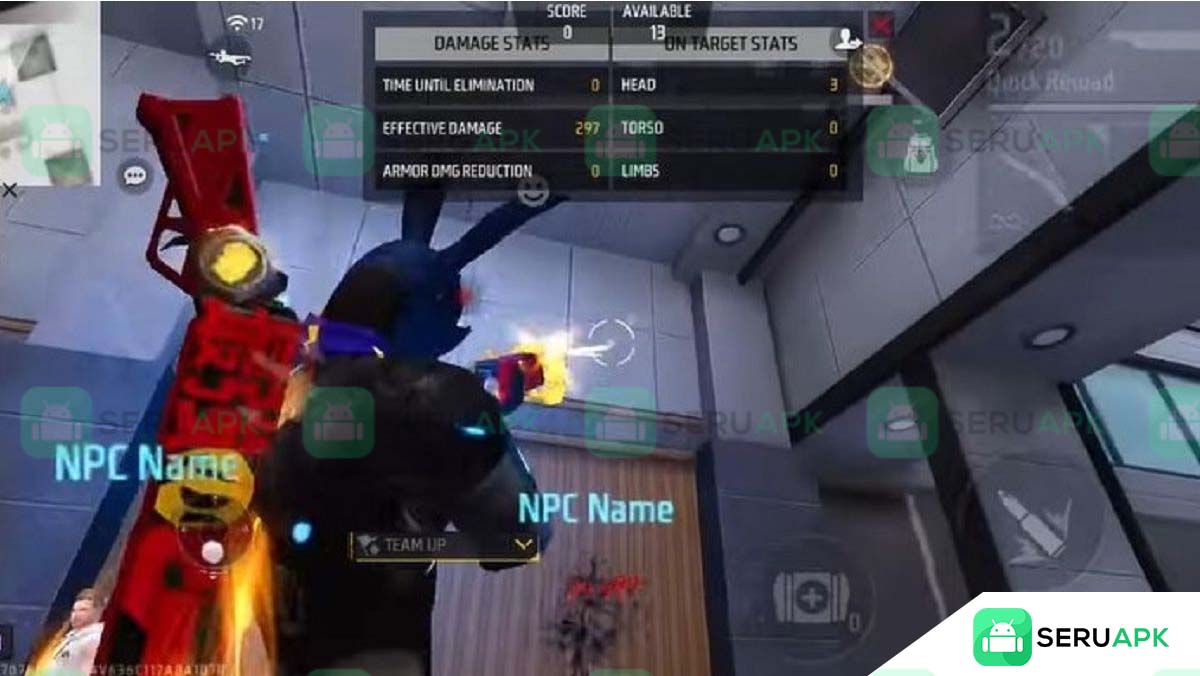
Task: Close the stats panel with the red X
Action: (881, 24)
